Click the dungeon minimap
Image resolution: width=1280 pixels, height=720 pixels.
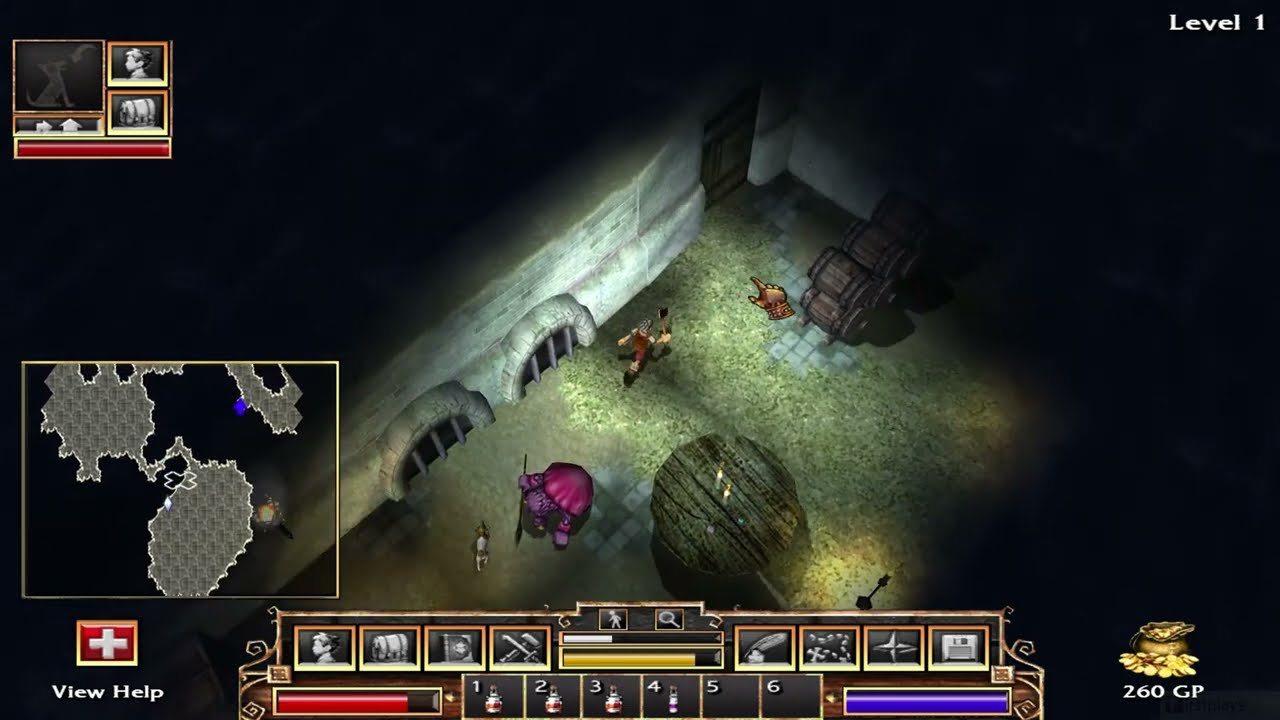tap(180, 479)
